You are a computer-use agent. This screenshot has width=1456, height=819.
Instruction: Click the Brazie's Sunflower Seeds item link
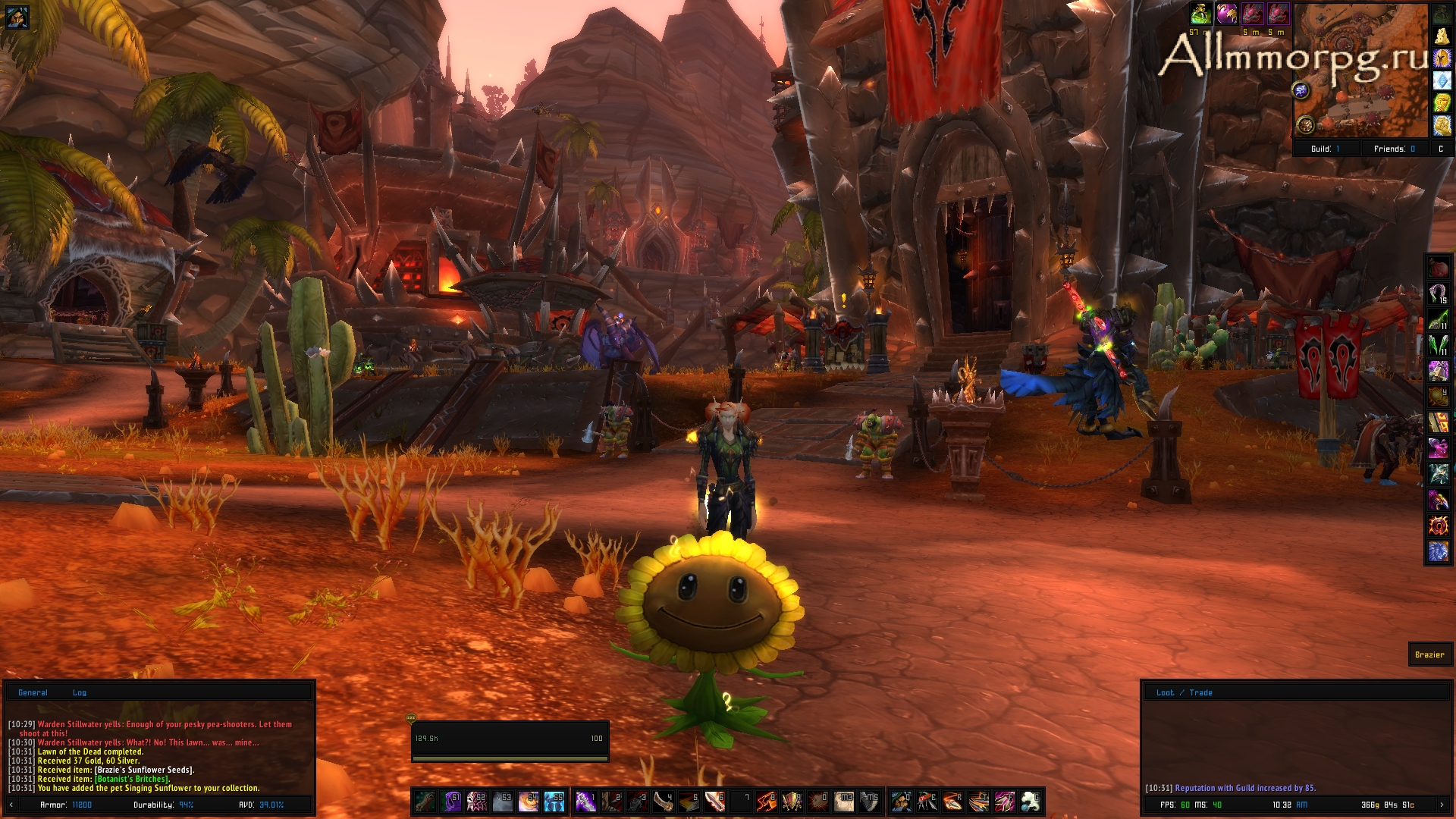pyautogui.click(x=143, y=770)
